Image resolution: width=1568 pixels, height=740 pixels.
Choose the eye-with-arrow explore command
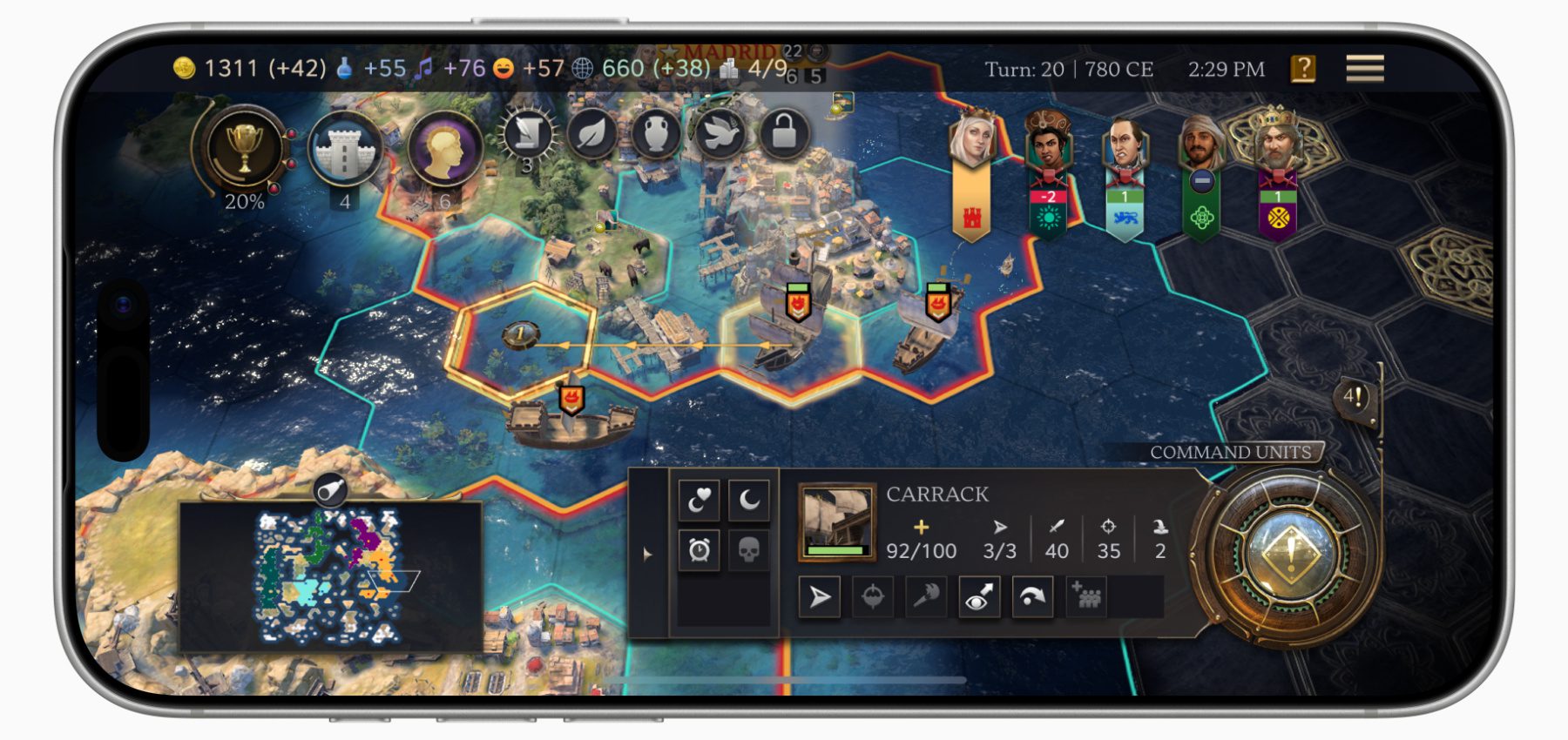tap(978, 597)
